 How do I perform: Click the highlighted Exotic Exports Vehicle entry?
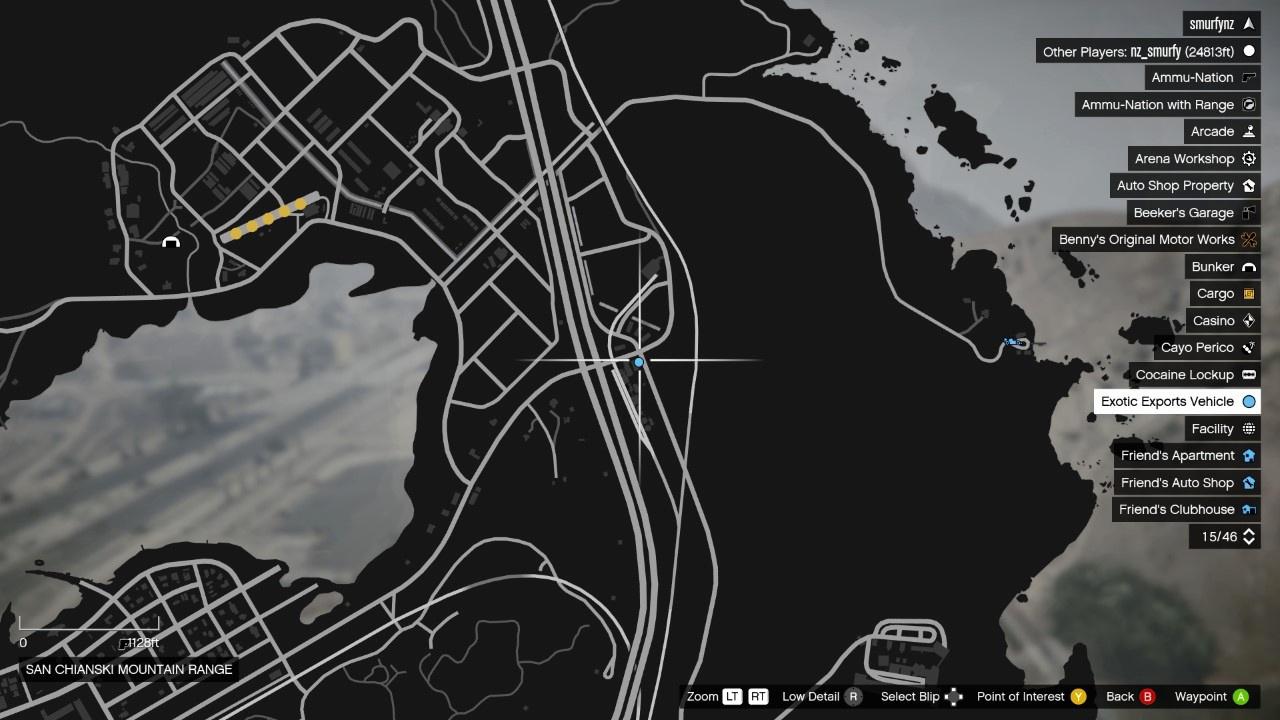(1177, 402)
